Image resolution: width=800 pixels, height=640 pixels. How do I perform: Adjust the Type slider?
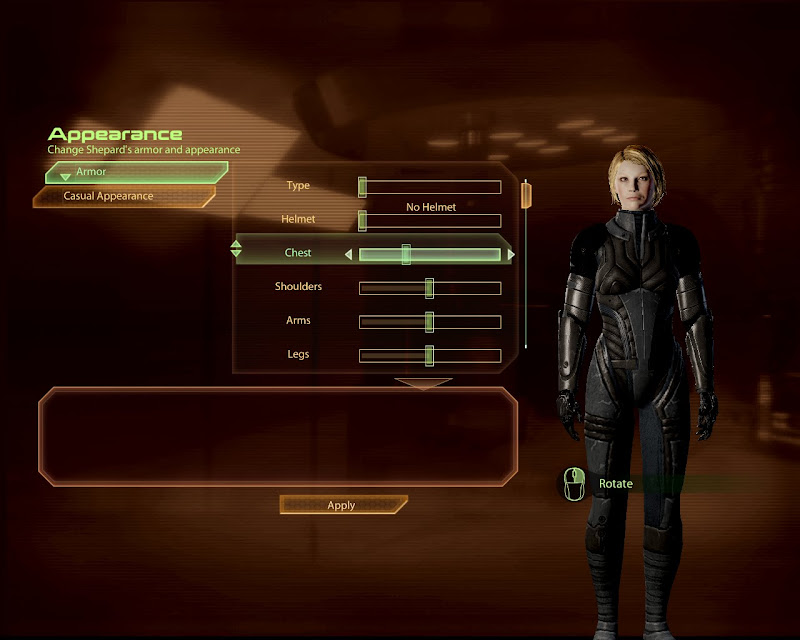click(x=430, y=187)
